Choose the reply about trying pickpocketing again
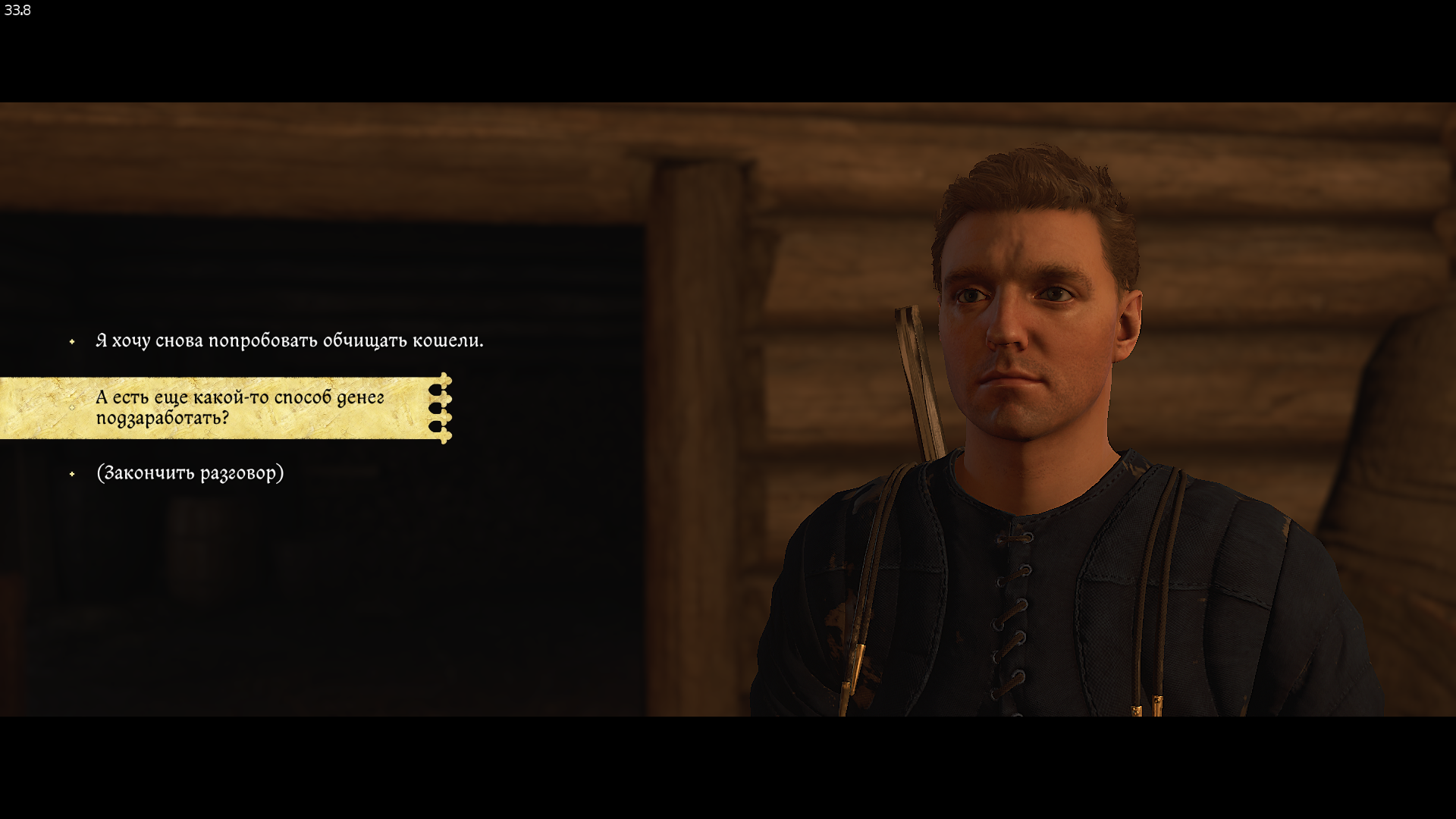 click(289, 341)
